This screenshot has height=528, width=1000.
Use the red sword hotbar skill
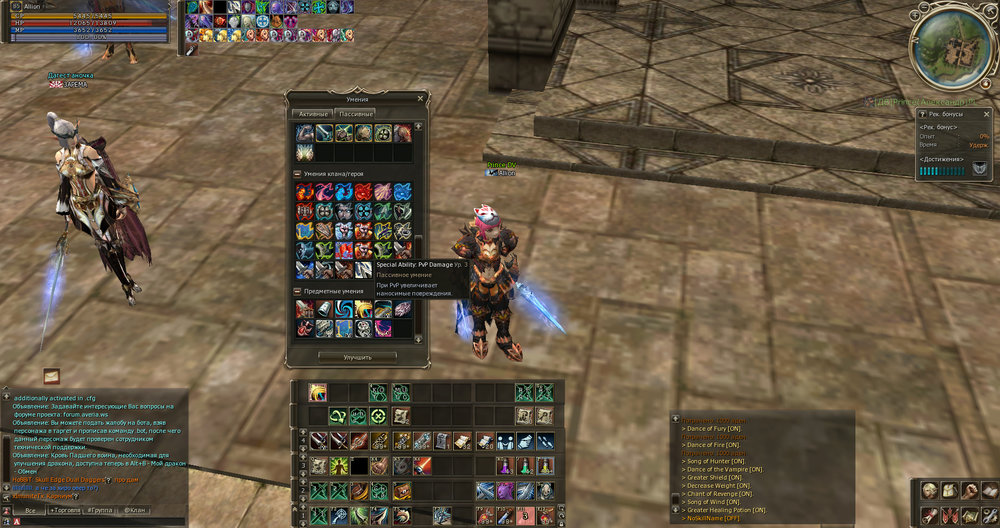tap(421, 466)
